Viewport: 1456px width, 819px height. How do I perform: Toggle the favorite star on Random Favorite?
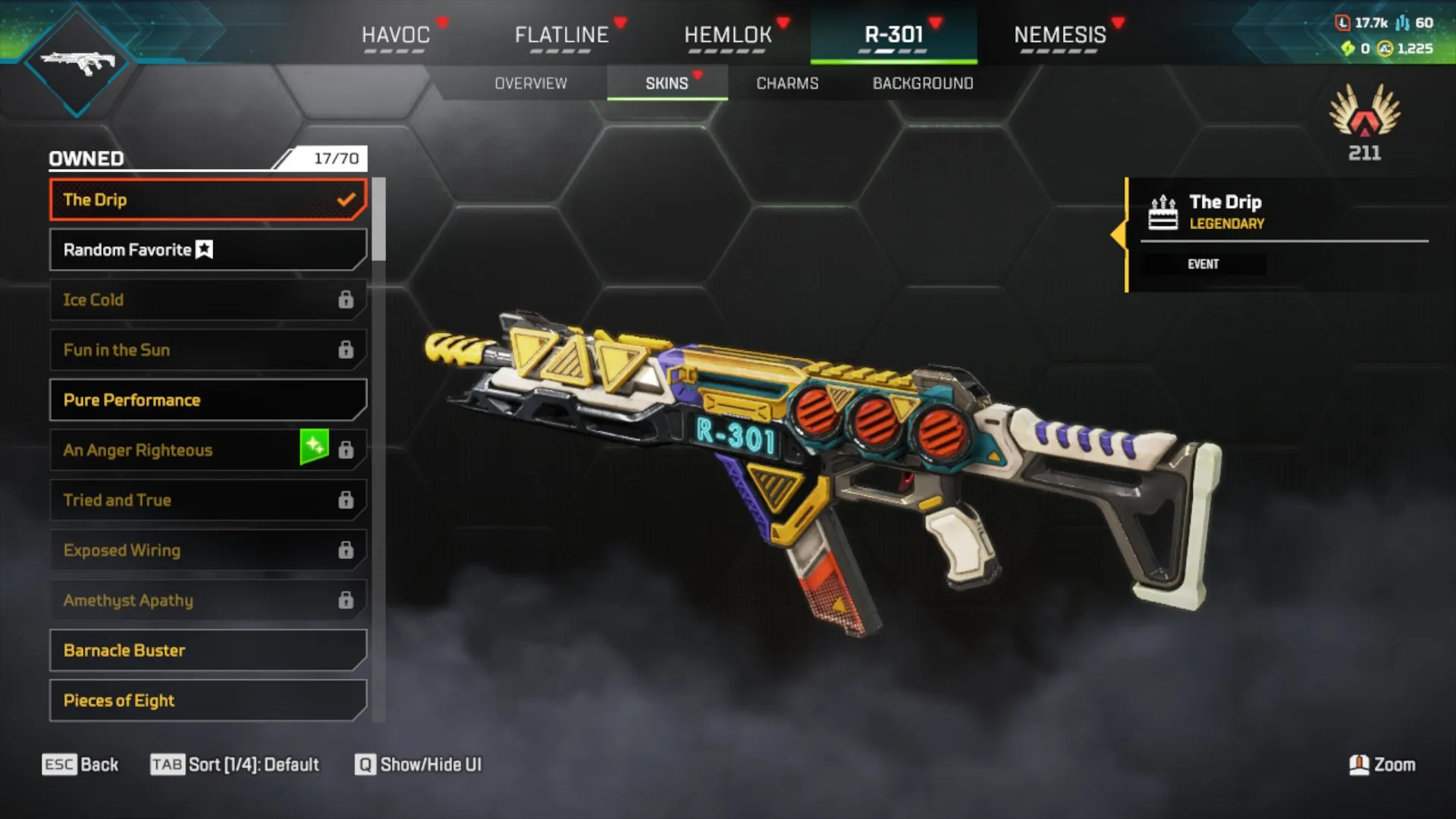[x=203, y=249]
